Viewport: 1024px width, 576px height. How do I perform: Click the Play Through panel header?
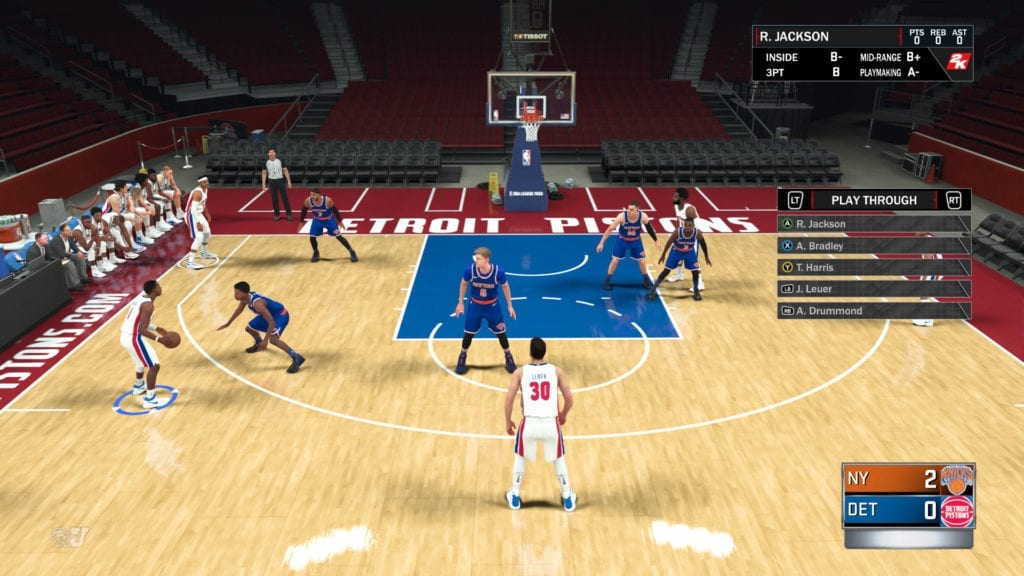pyautogui.click(x=873, y=200)
